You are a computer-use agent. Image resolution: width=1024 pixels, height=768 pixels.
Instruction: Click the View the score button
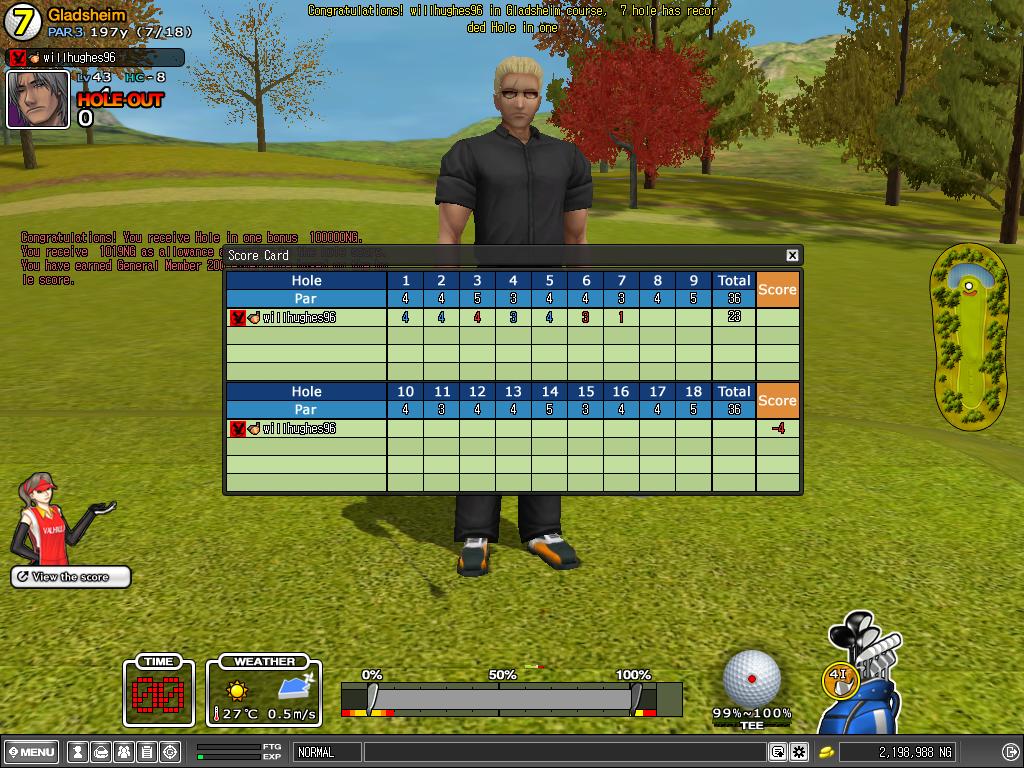tap(71, 577)
